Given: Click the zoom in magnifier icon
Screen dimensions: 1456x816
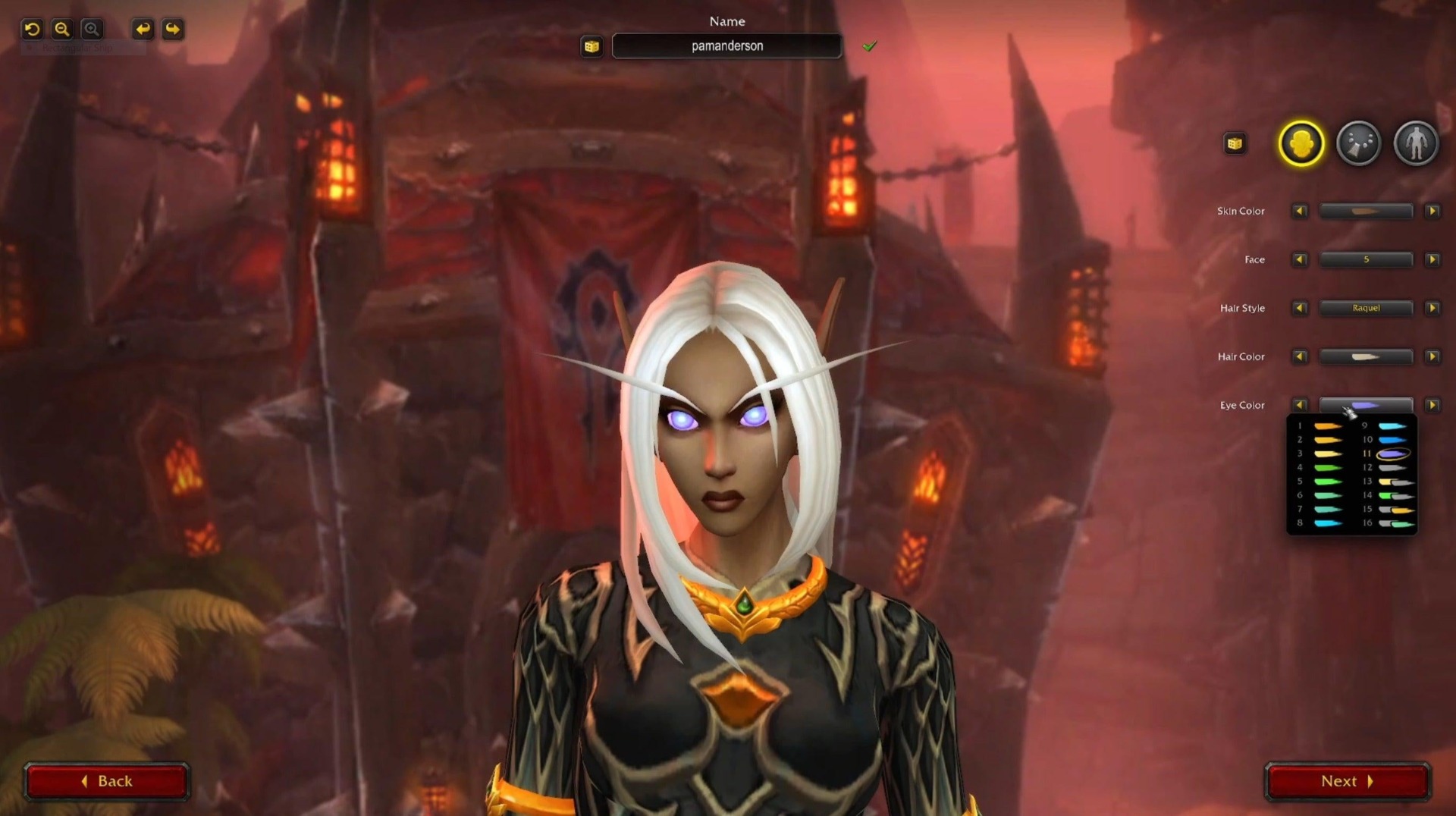Looking at the screenshot, I should [91, 29].
